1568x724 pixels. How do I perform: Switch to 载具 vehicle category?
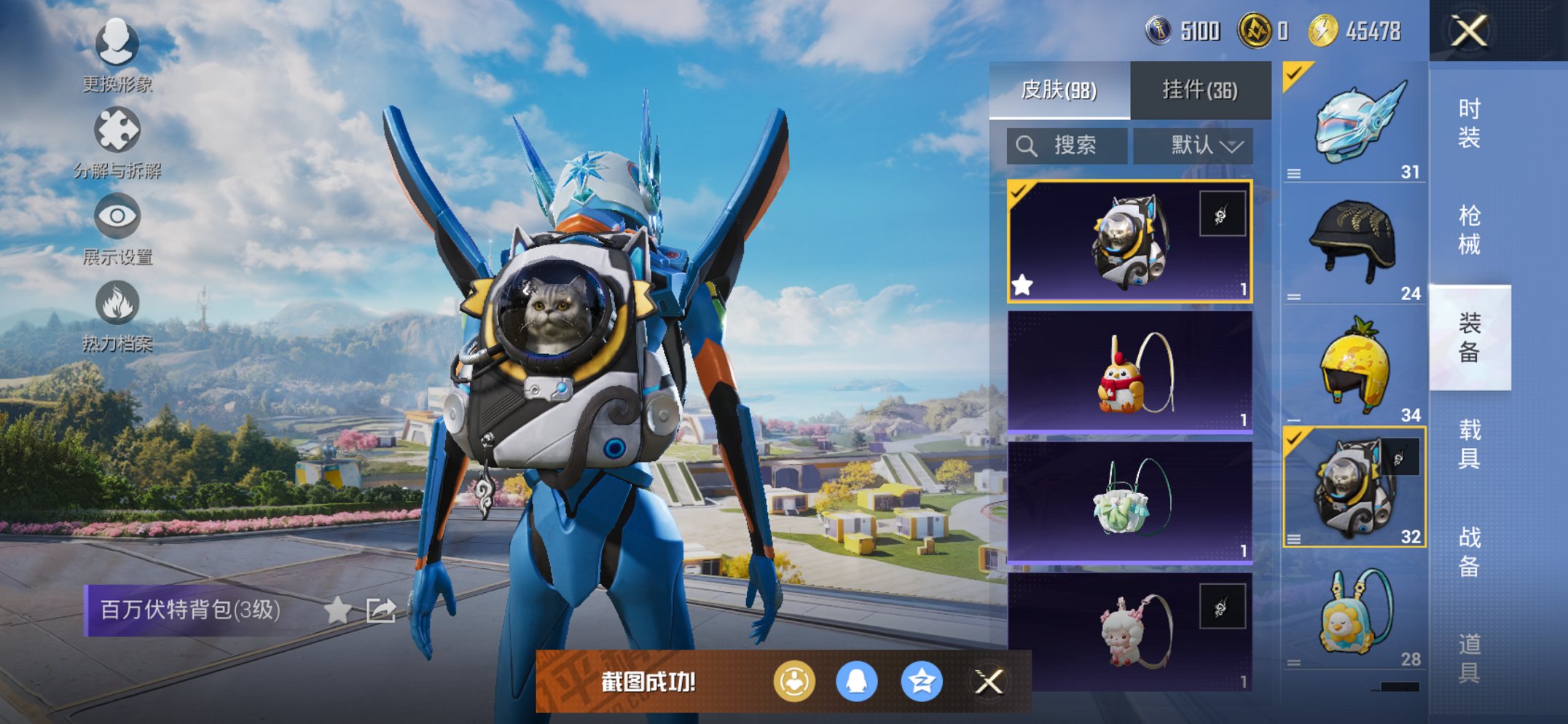[1469, 444]
